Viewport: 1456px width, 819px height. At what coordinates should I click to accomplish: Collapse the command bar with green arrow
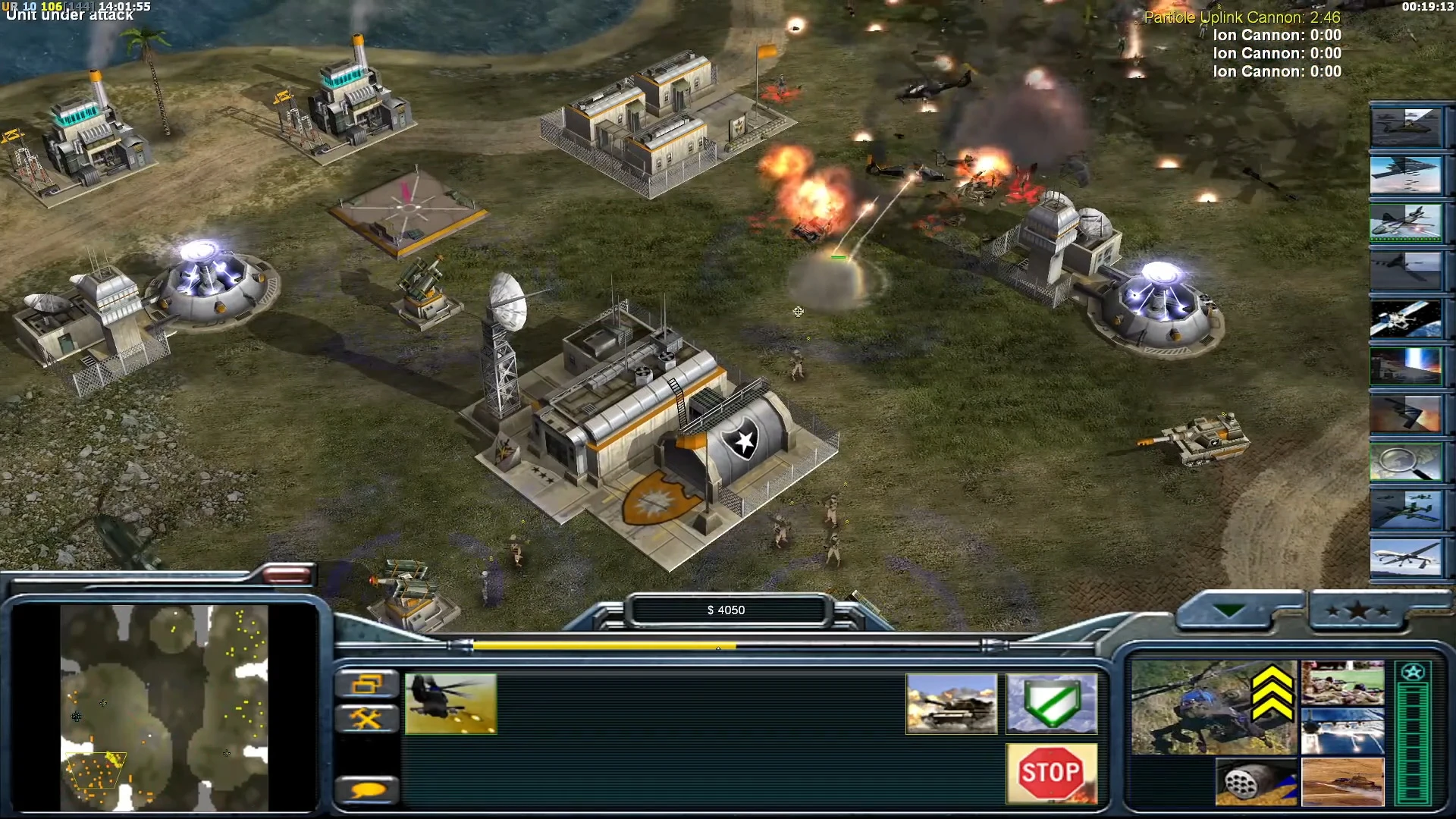(1228, 607)
